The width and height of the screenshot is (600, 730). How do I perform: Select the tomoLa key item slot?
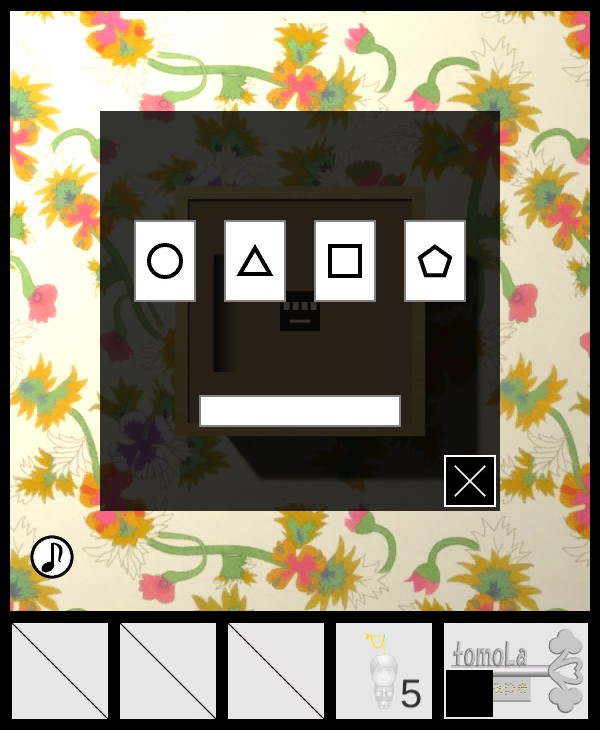(x=516, y=671)
